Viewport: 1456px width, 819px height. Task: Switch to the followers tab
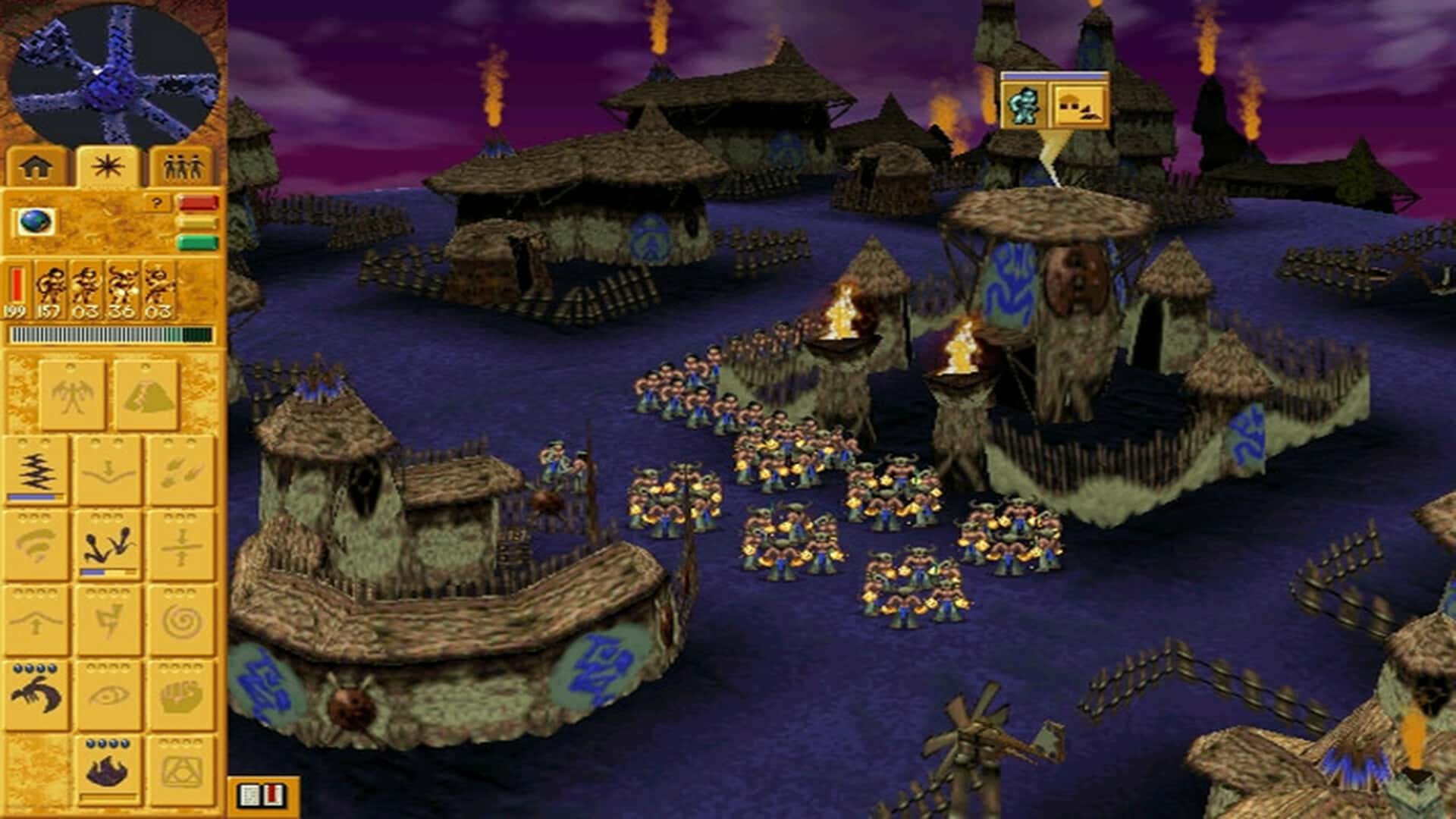tap(183, 166)
